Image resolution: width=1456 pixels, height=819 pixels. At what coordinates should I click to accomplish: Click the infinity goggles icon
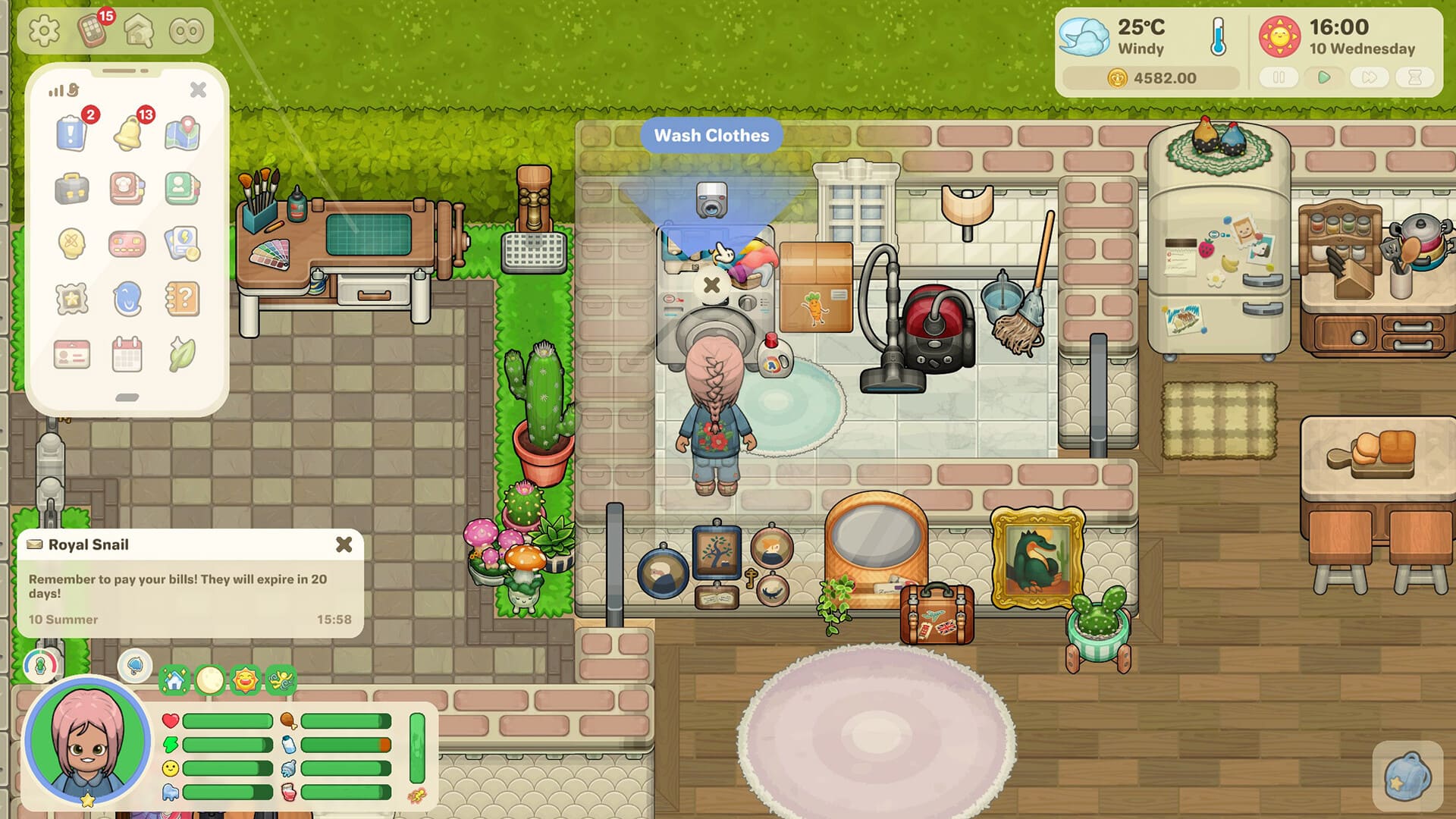tap(187, 31)
